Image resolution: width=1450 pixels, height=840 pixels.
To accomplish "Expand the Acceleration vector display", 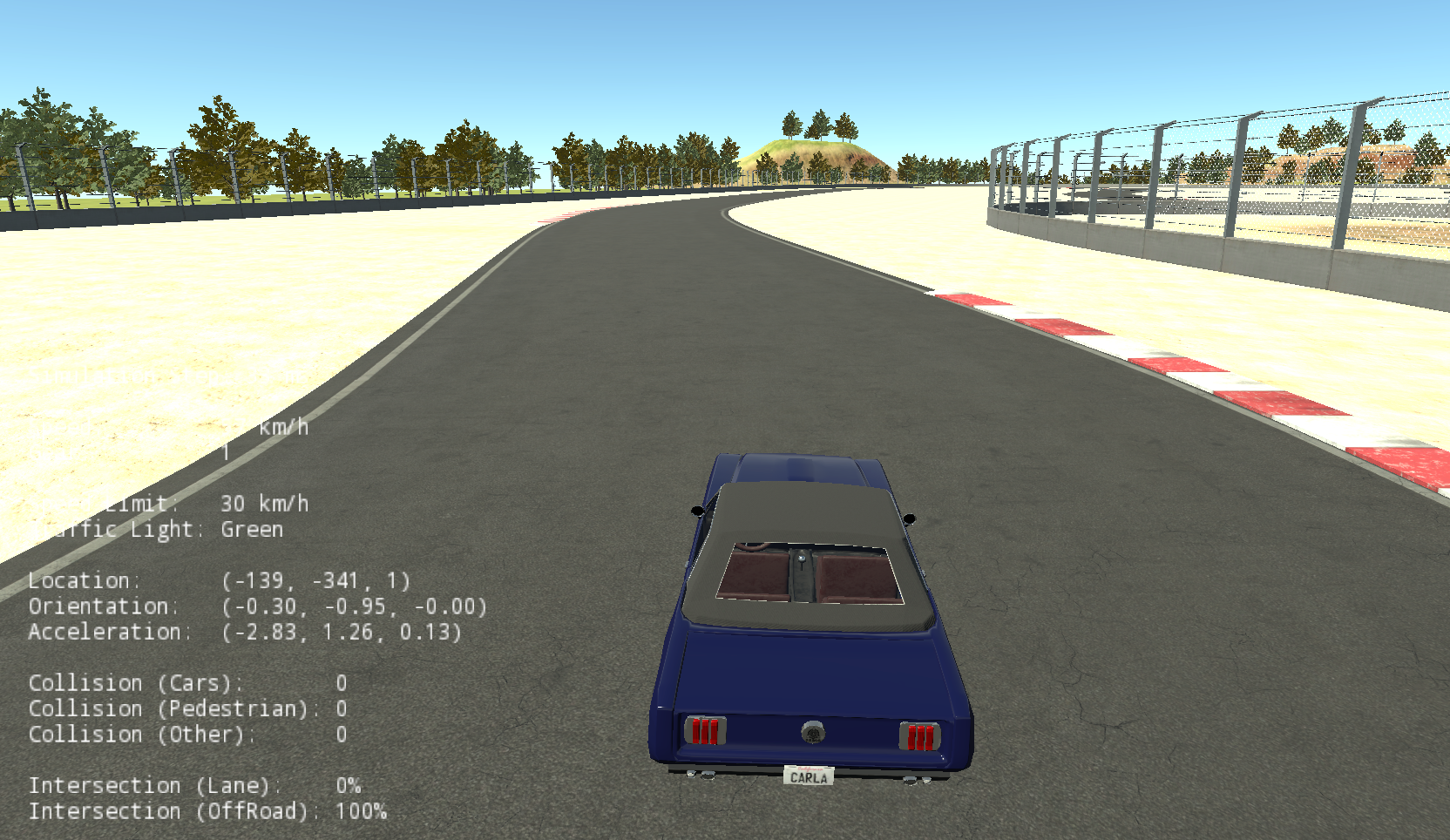I will 248,633.
